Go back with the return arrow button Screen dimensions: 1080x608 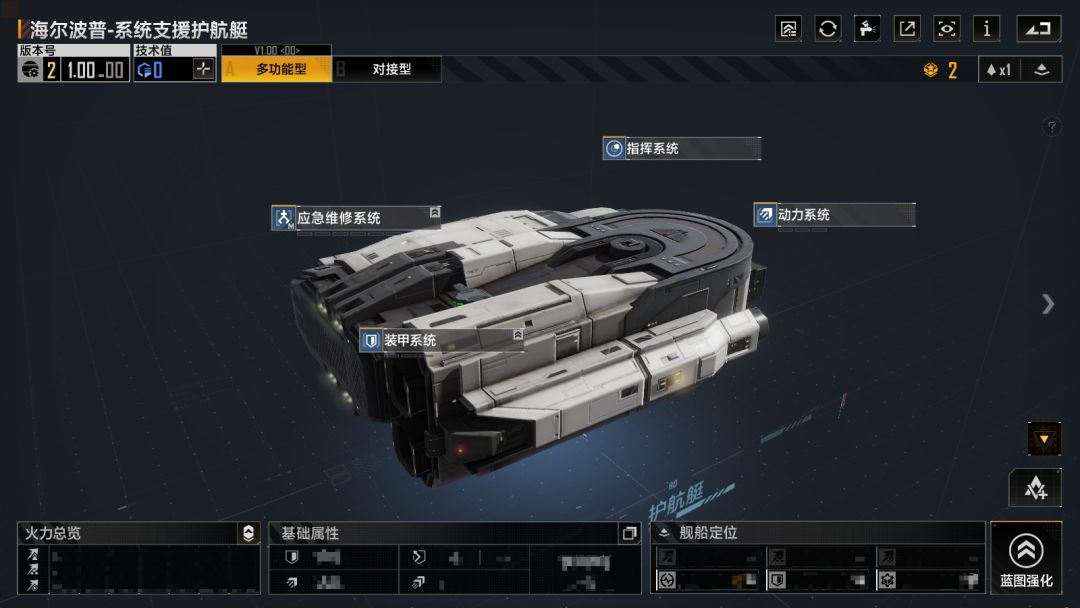click(x=1039, y=29)
